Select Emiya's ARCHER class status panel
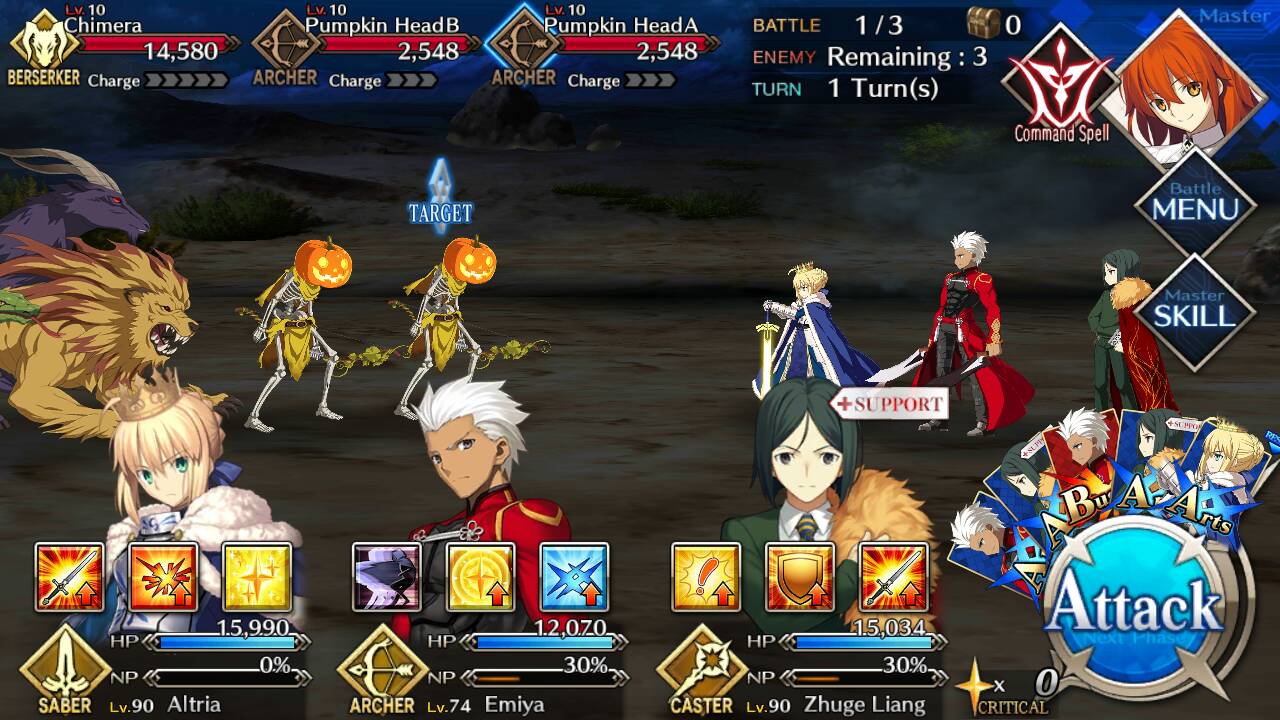The height and width of the screenshot is (720, 1280). 480,670
